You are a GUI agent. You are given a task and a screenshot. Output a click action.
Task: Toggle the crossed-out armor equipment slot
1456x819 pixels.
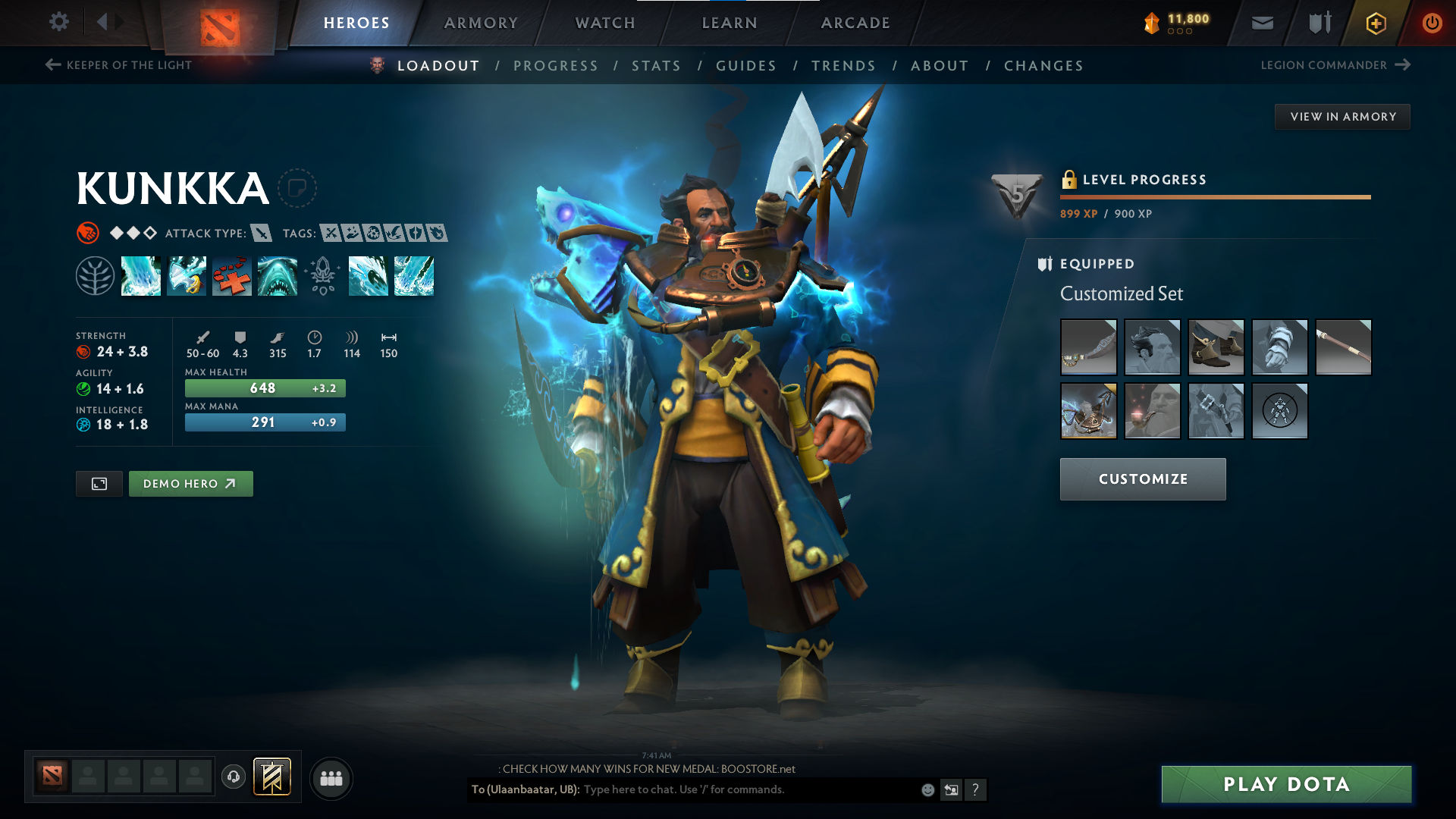(x=1279, y=411)
